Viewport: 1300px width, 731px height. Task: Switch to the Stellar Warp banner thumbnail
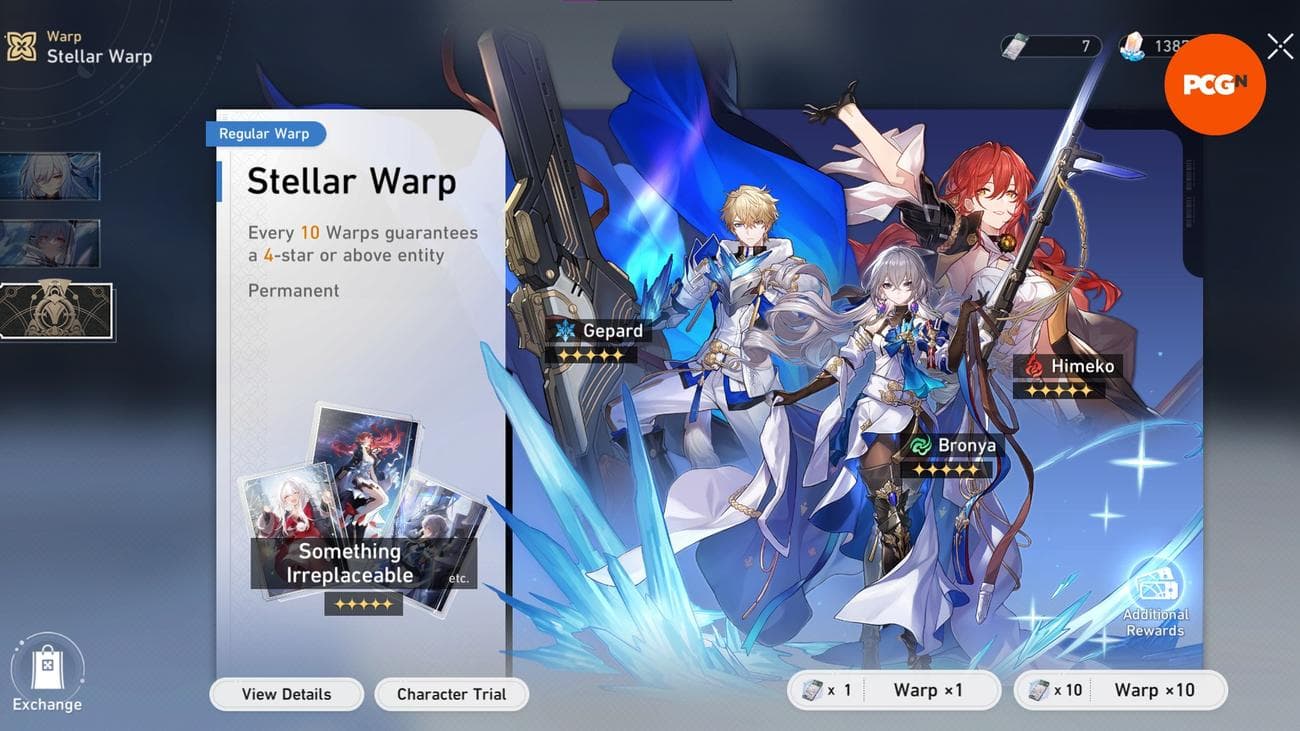tap(55, 311)
